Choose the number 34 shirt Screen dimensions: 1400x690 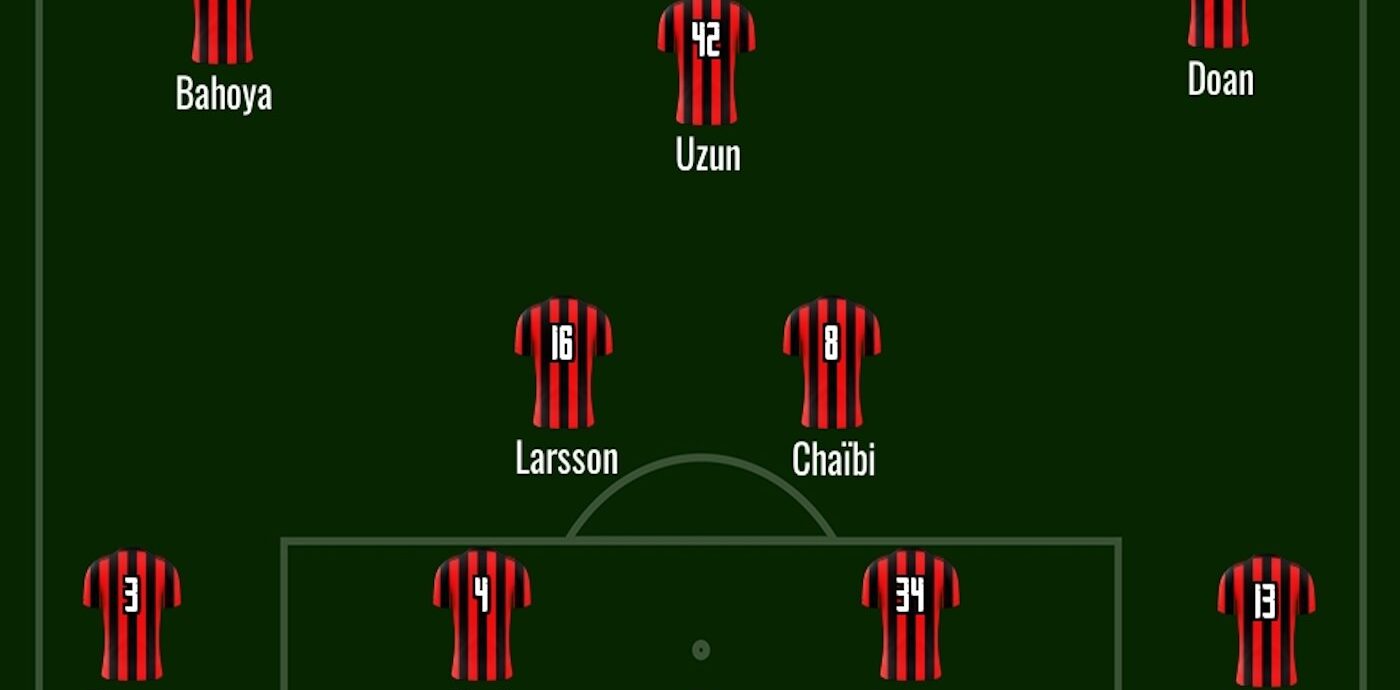pyautogui.click(x=910, y=612)
